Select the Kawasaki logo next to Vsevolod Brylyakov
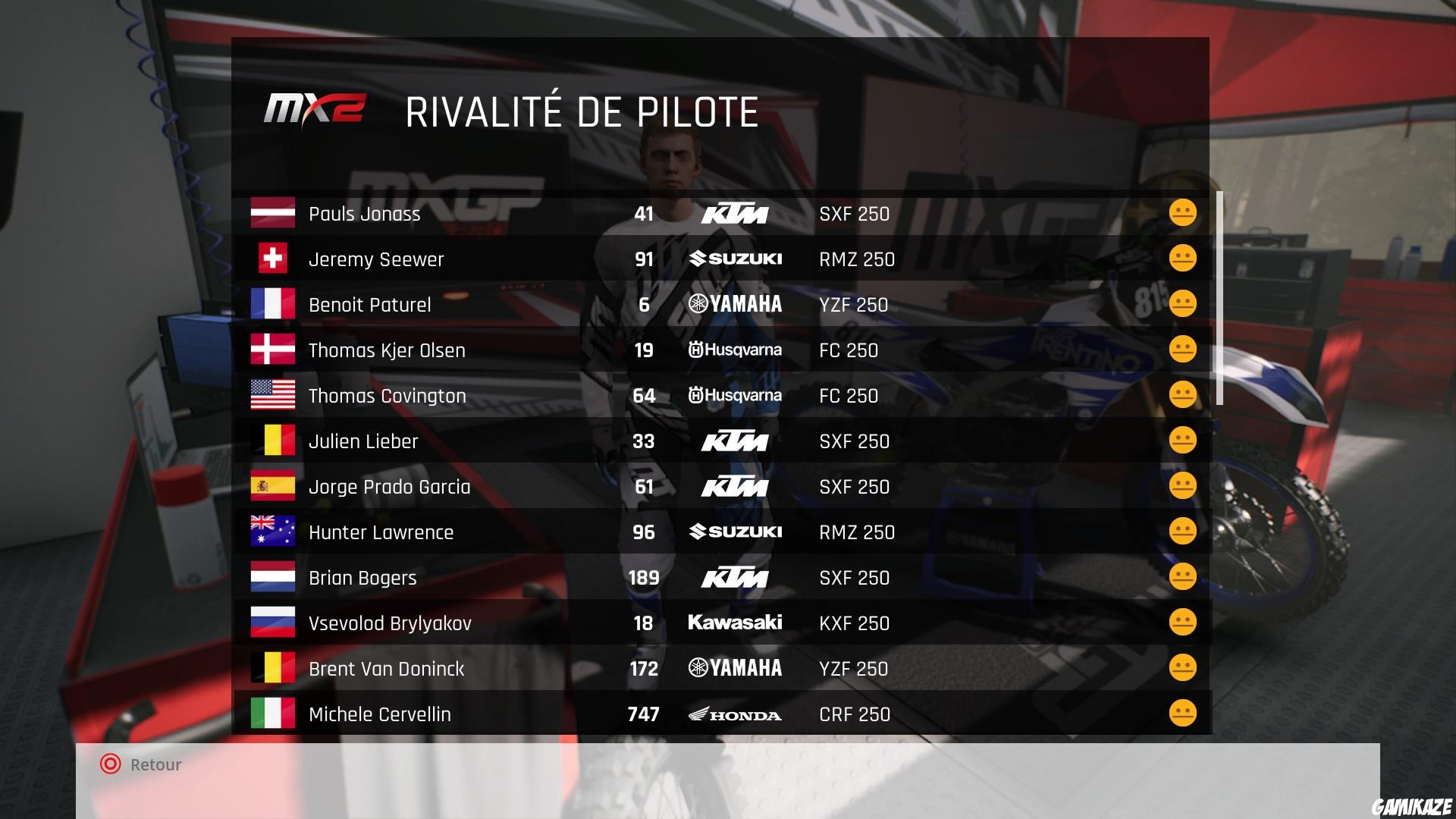The height and width of the screenshot is (819, 1456). (x=735, y=623)
